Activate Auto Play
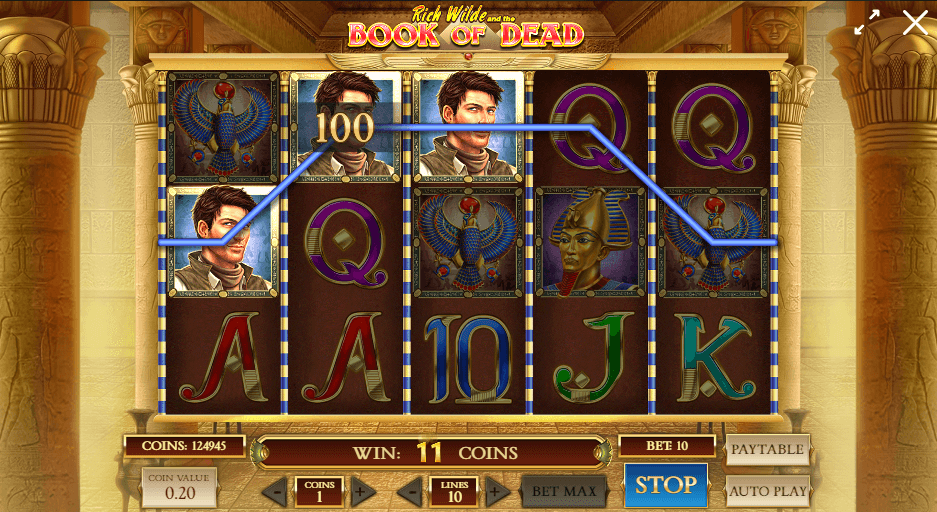 tap(767, 491)
